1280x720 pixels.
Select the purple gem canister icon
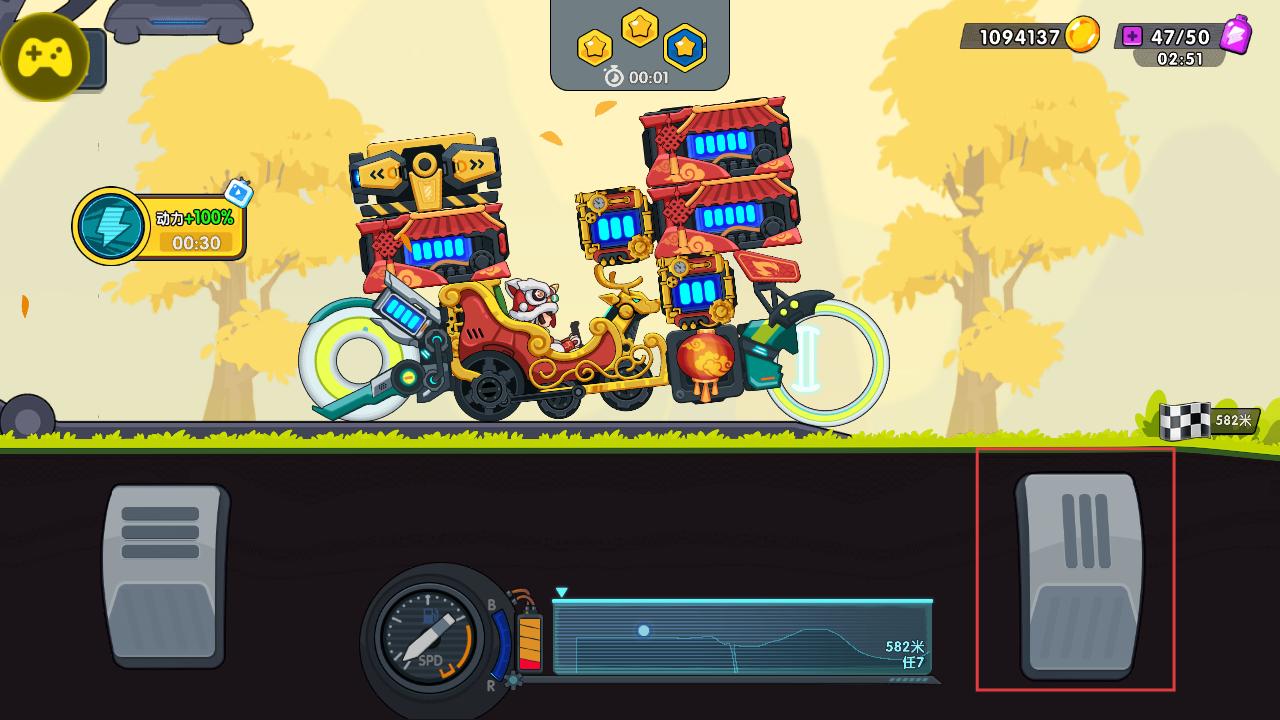coord(1236,35)
